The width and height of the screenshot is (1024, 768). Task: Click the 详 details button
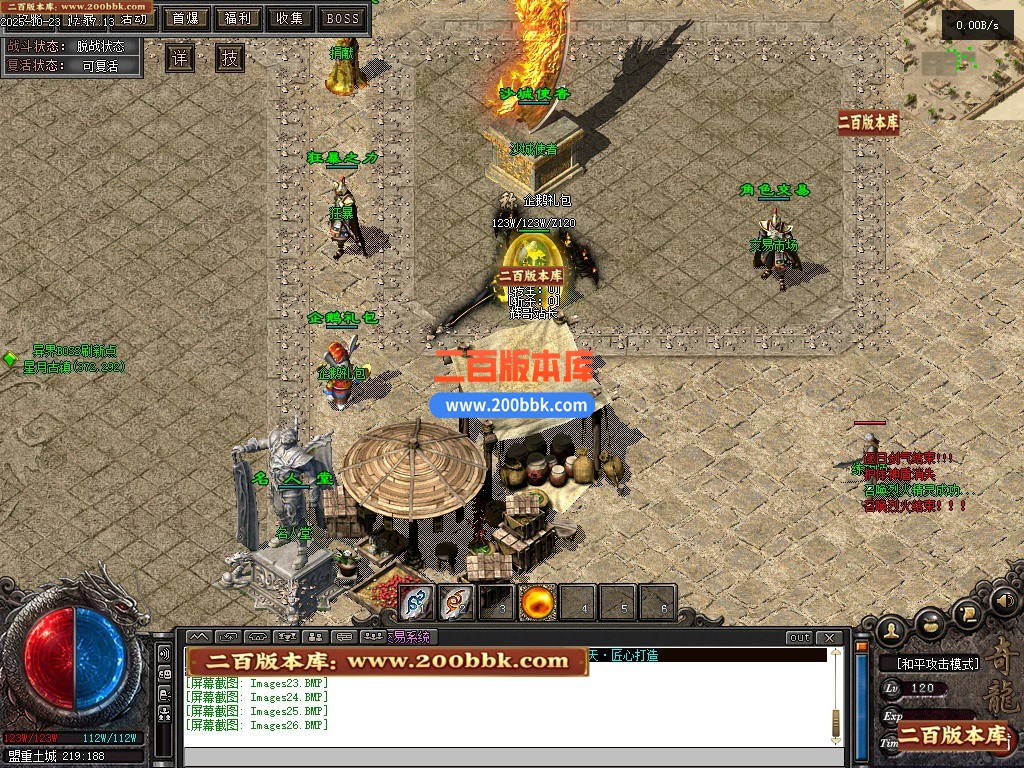point(180,58)
